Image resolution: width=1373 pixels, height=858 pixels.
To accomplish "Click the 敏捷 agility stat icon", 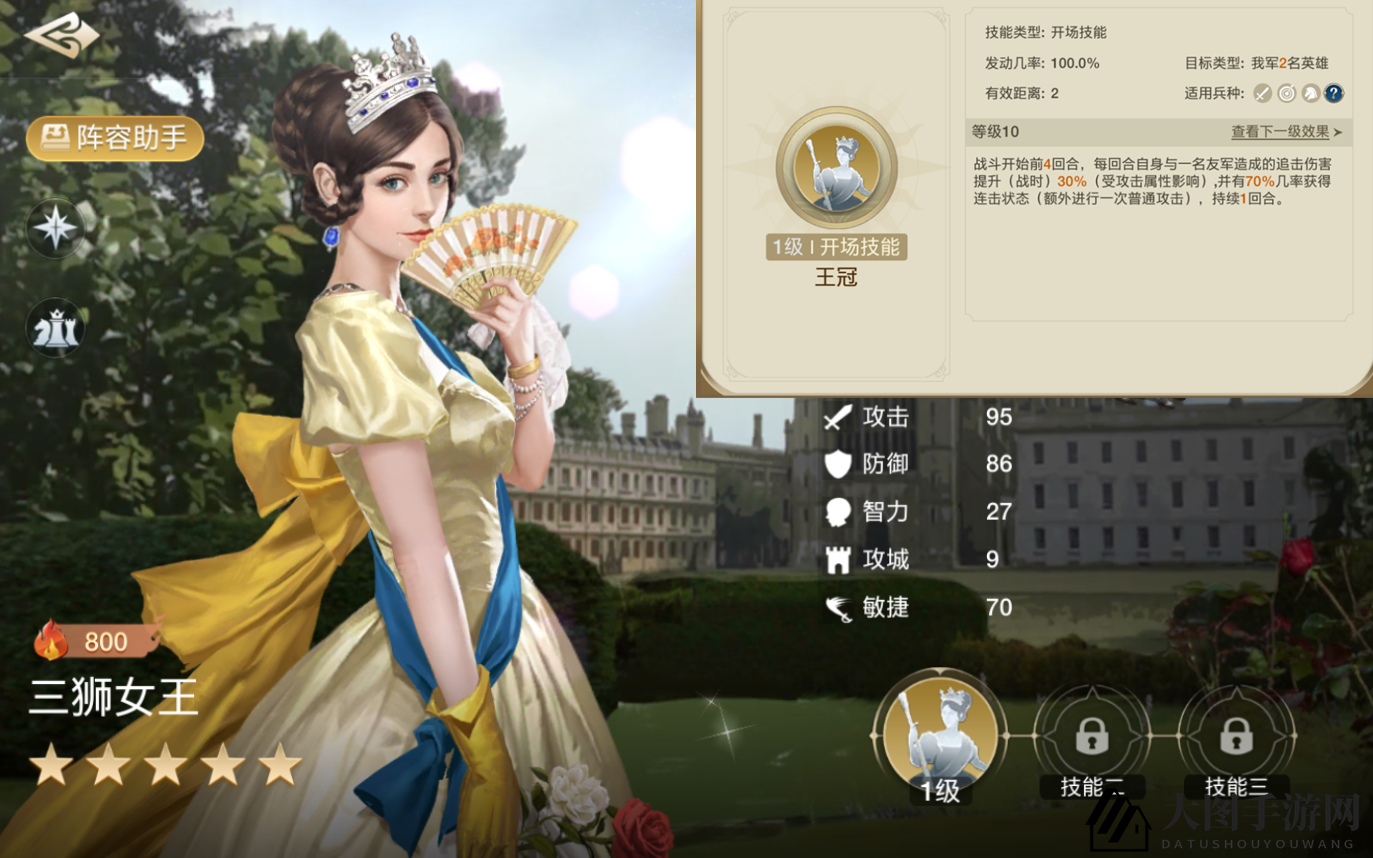I will [839, 607].
